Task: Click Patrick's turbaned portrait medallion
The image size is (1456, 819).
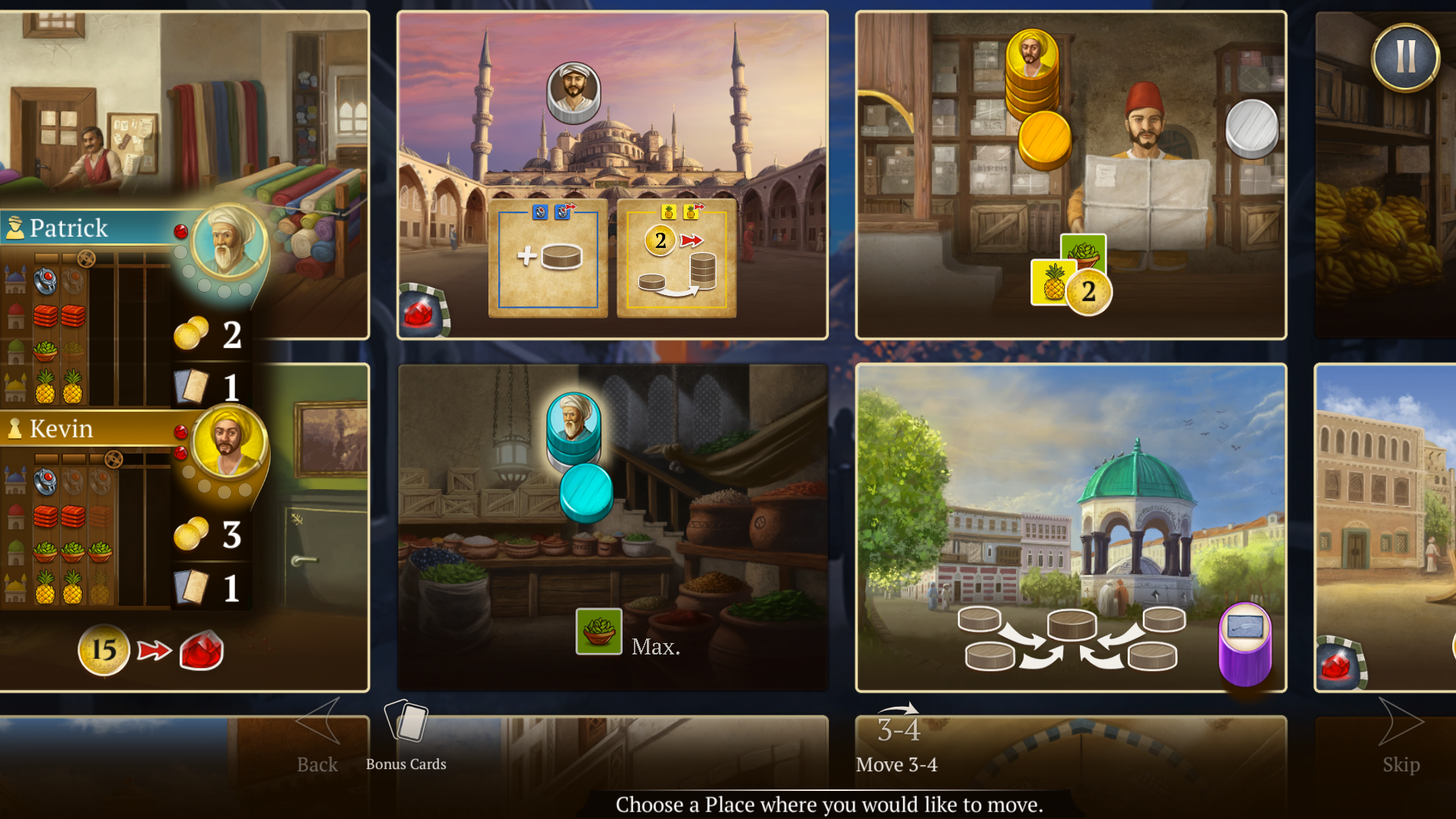Action: point(228,243)
